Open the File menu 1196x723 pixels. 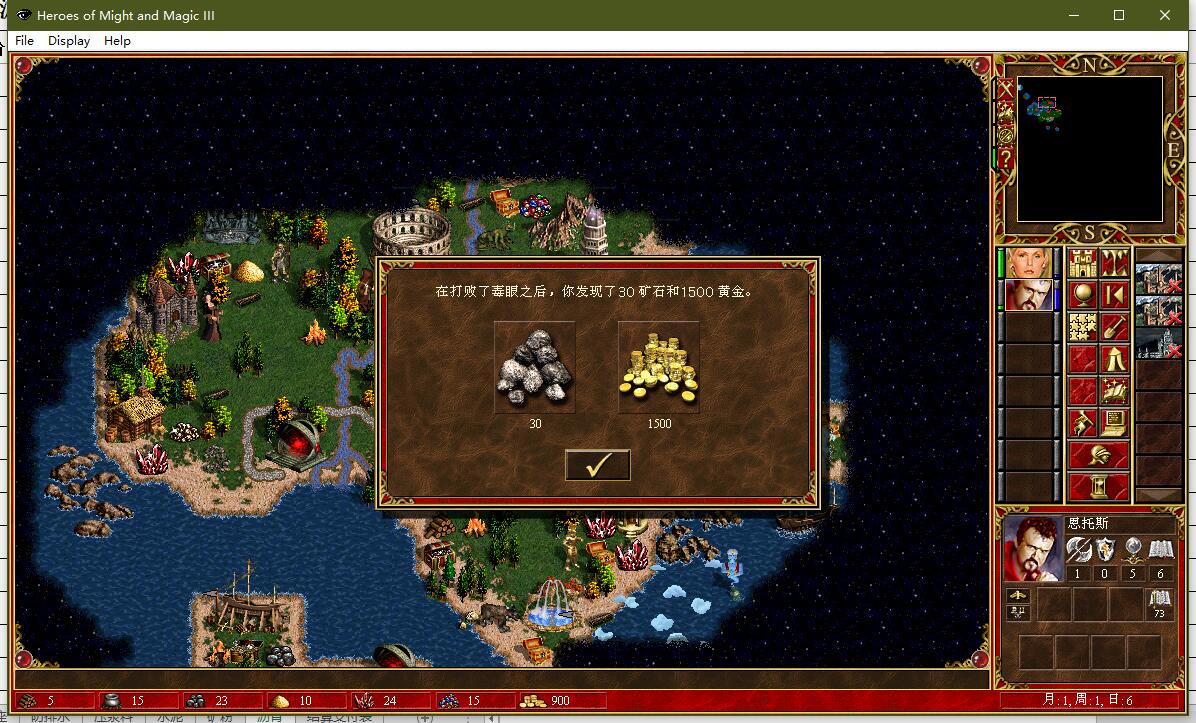[x=24, y=41]
